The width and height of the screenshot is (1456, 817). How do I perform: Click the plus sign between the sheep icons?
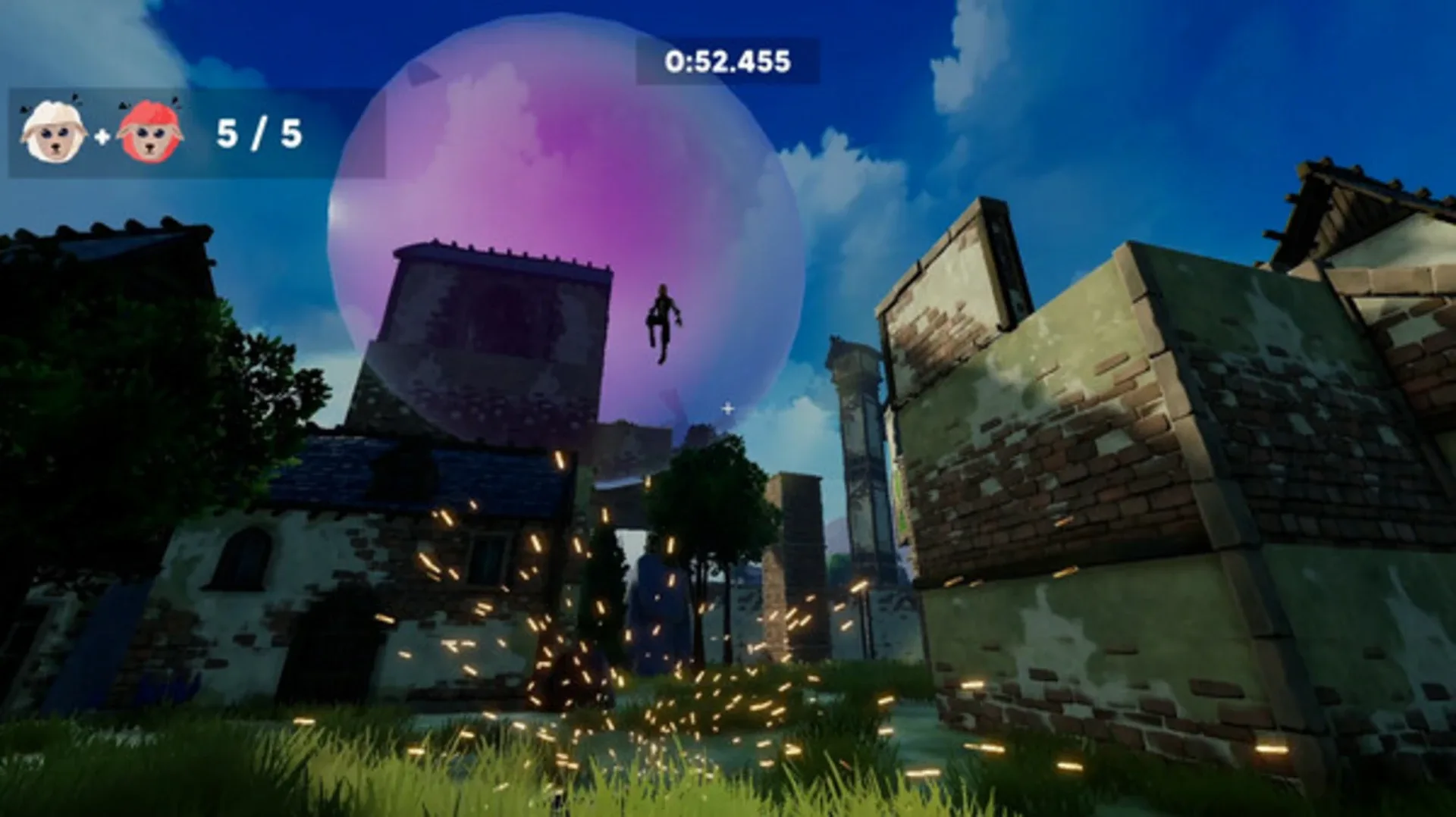pos(102,136)
